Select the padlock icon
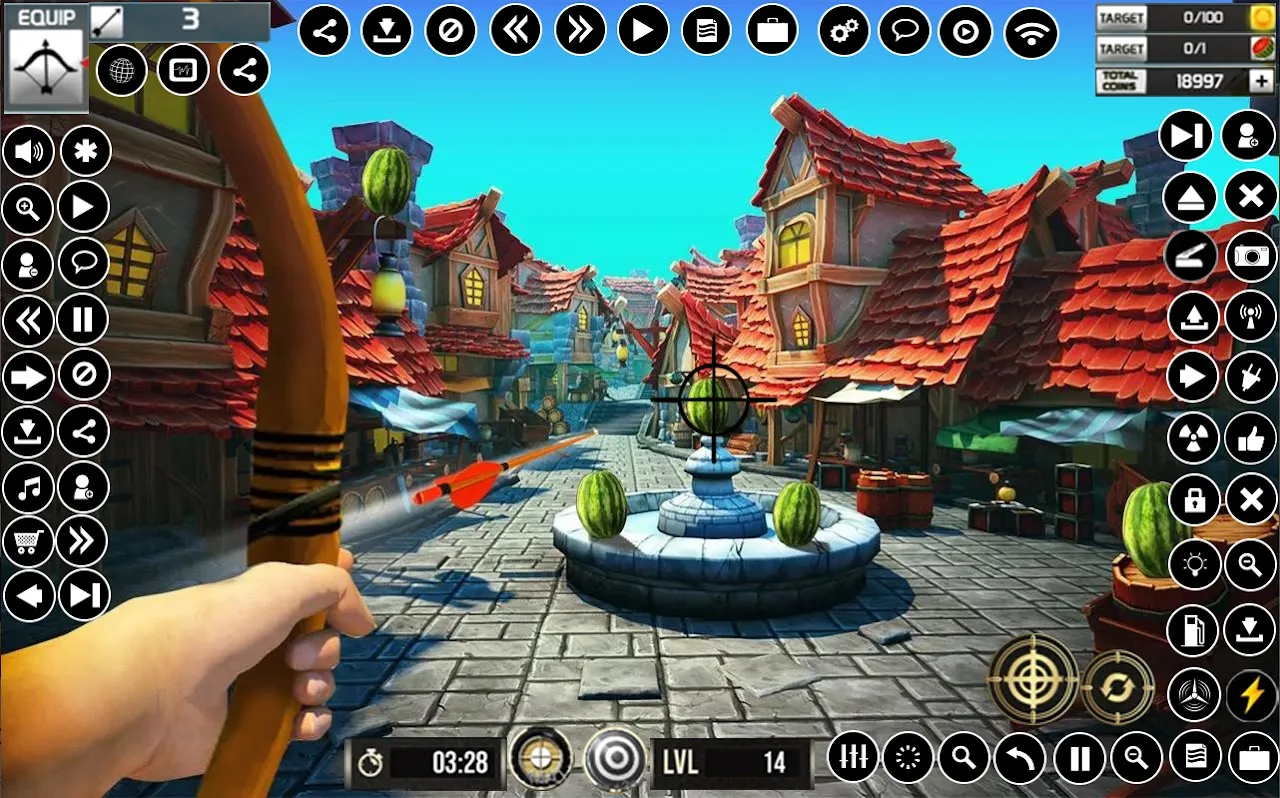 [x=1193, y=498]
